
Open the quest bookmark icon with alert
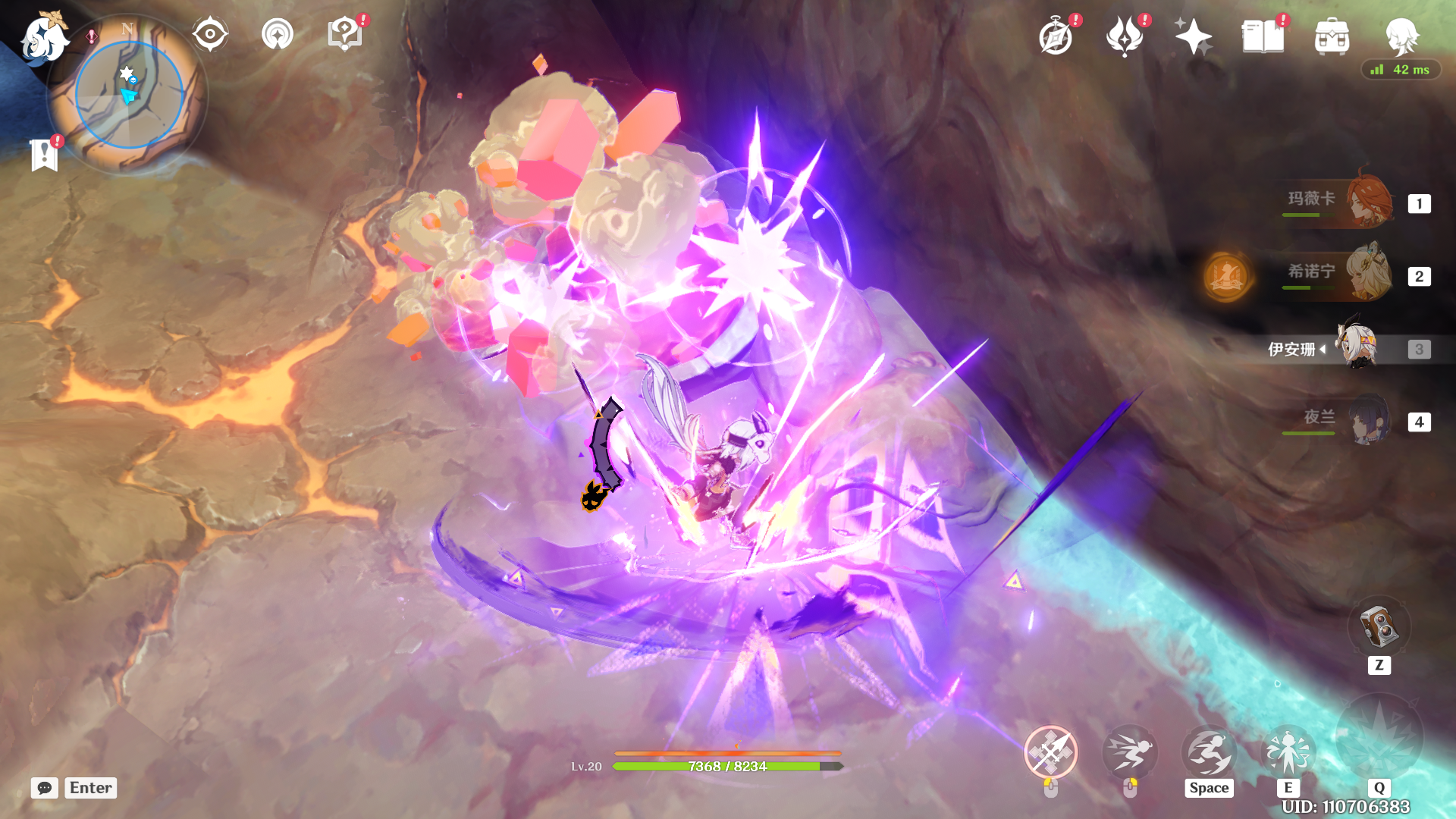45,155
